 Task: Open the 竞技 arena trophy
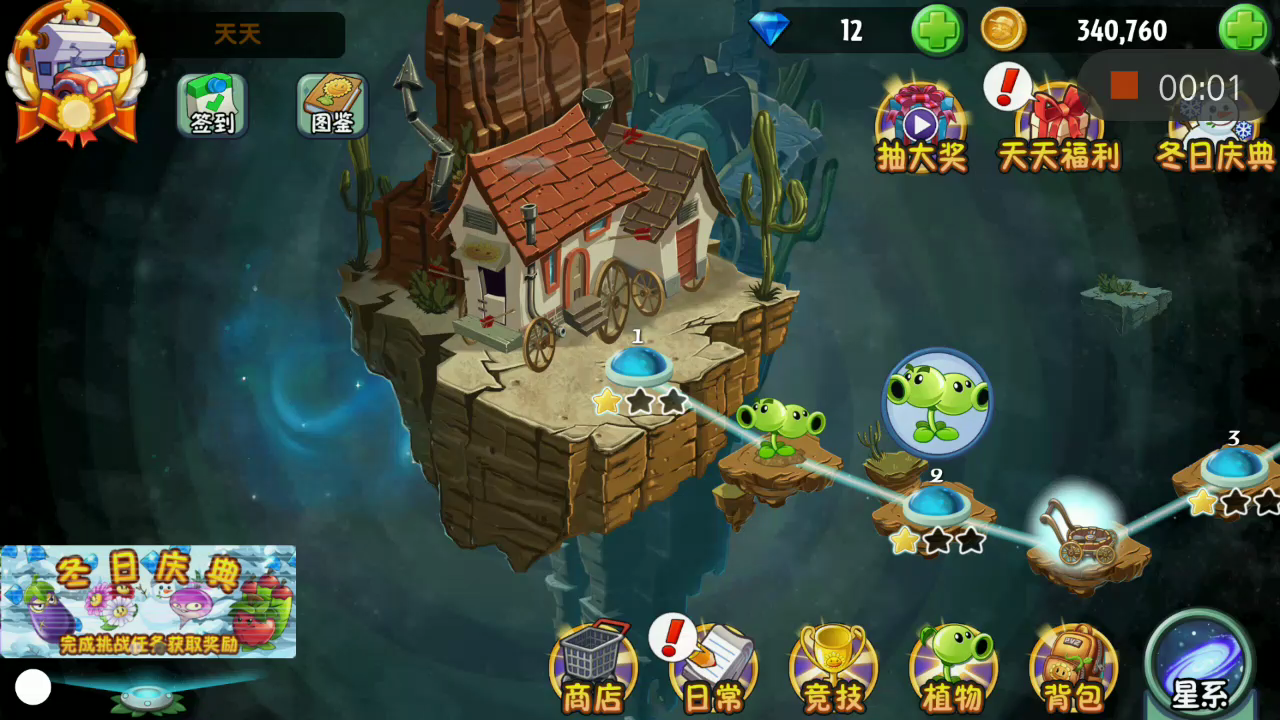click(833, 667)
